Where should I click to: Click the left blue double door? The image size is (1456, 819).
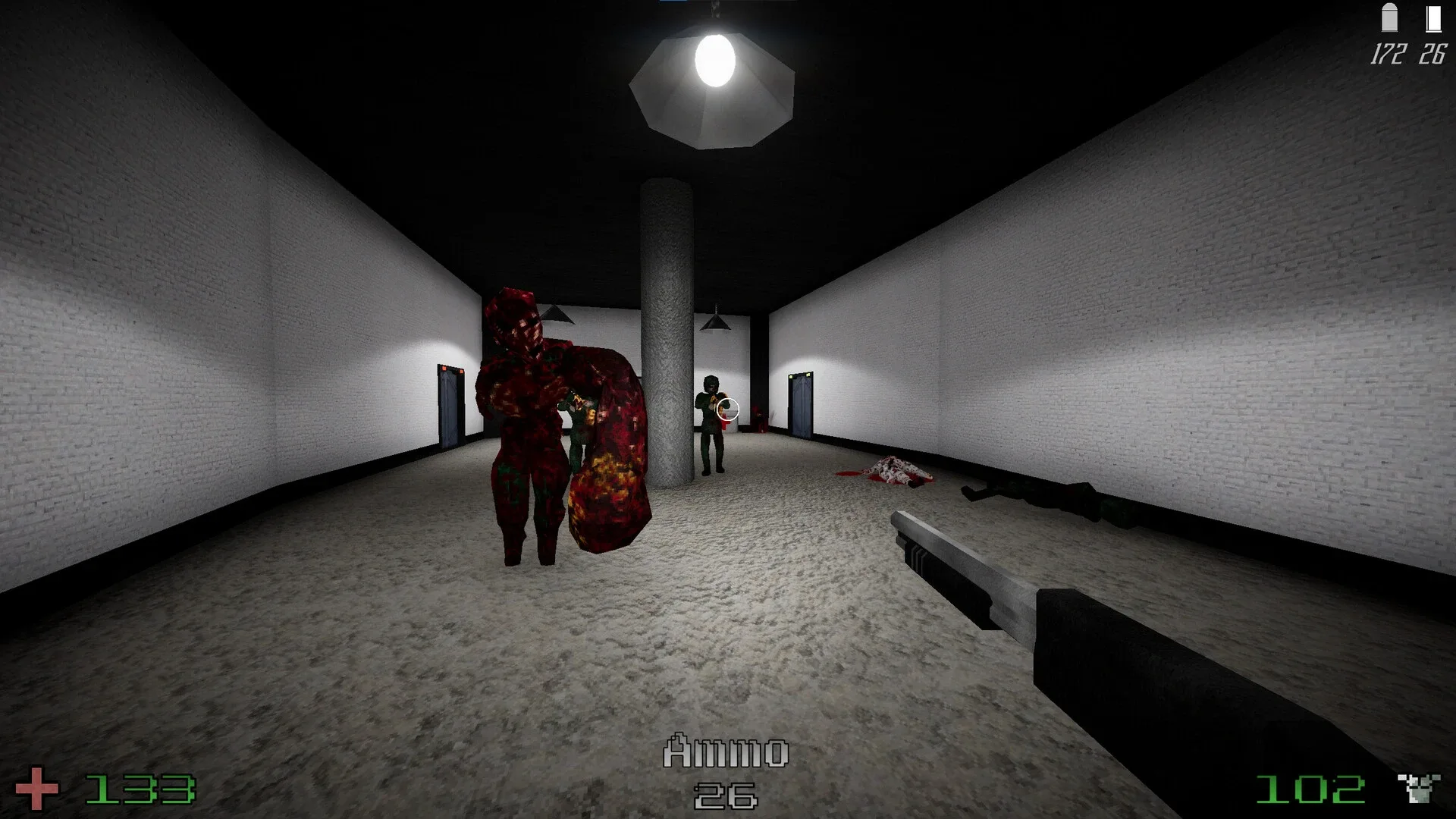(x=449, y=406)
